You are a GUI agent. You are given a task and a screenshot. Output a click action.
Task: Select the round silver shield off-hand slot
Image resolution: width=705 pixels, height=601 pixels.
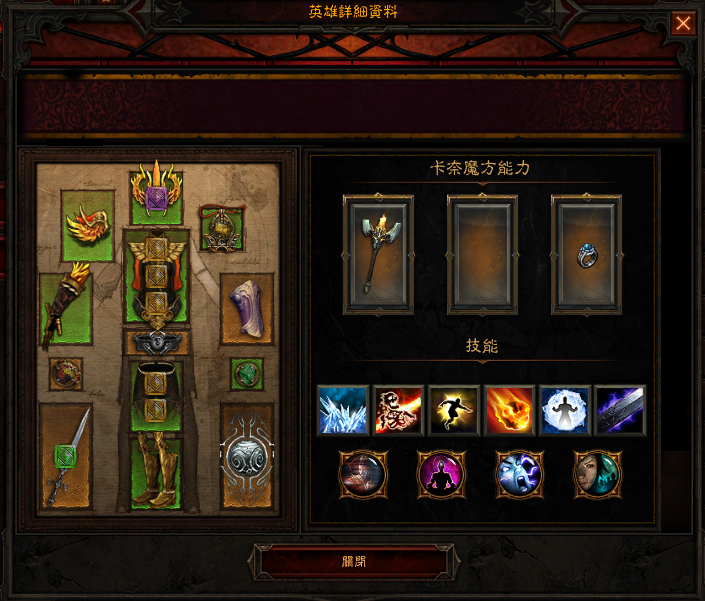point(246,456)
